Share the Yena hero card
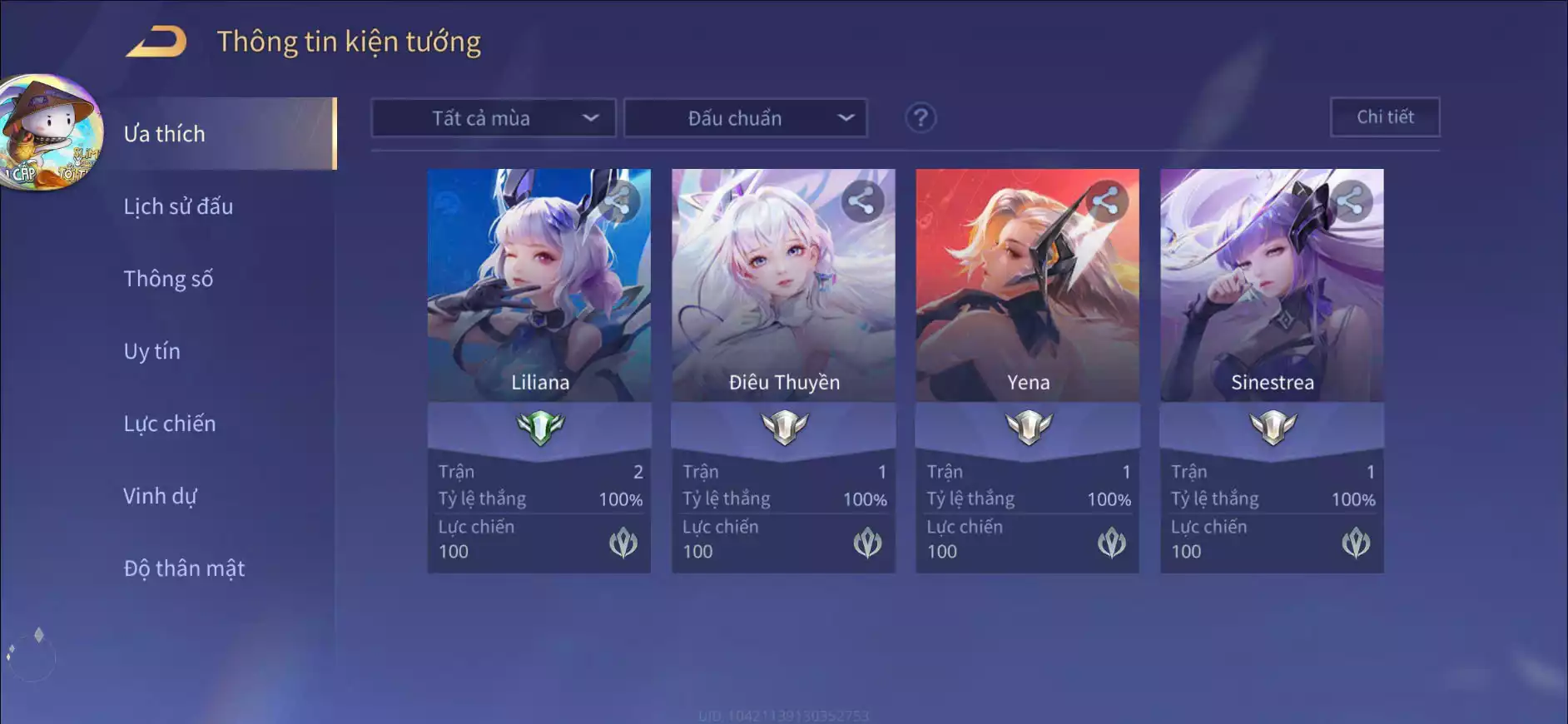 (1106, 201)
